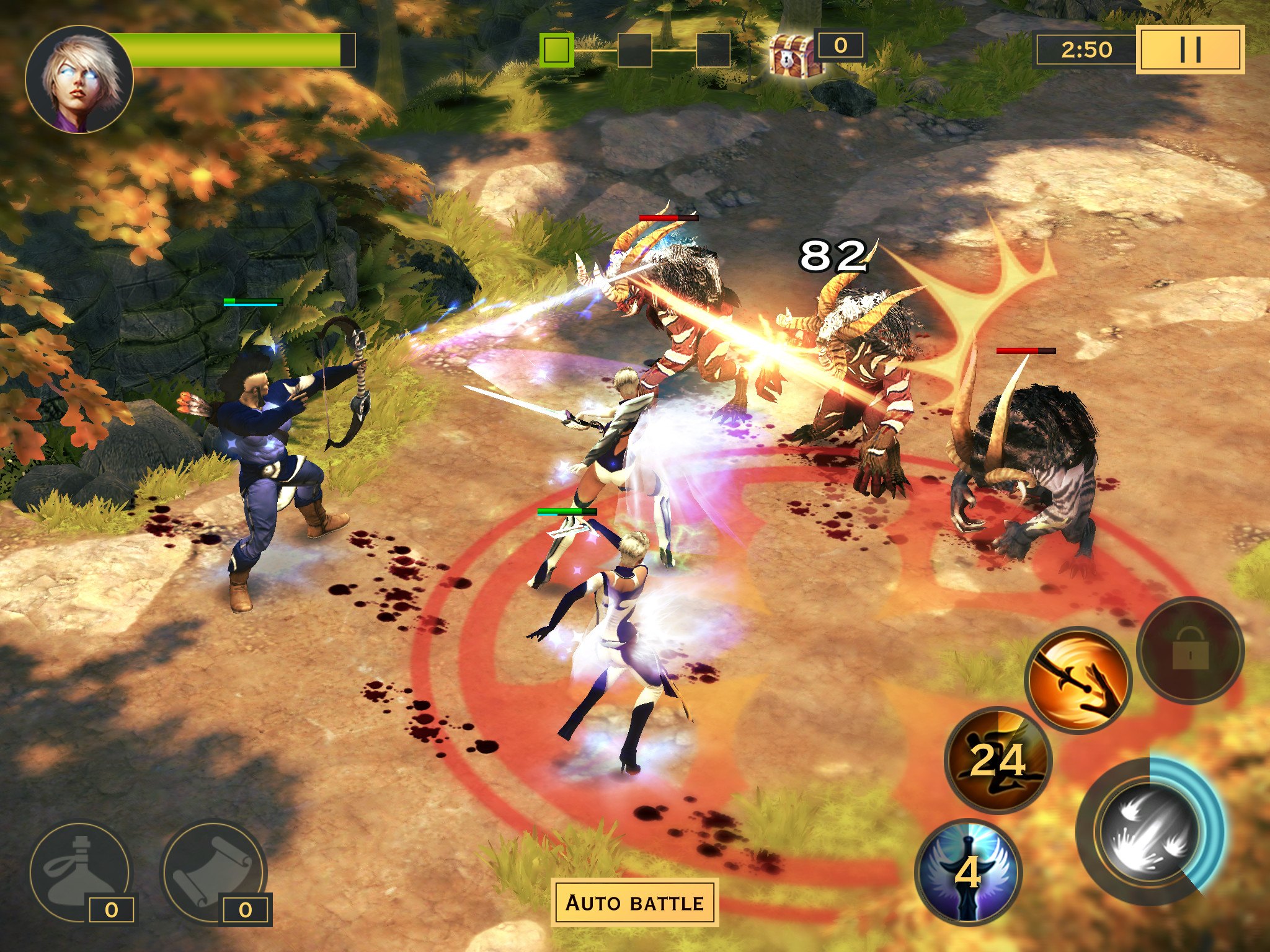1270x952 pixels.
Task: Toggle the Auto Battle button
Action: pos(634,902)
